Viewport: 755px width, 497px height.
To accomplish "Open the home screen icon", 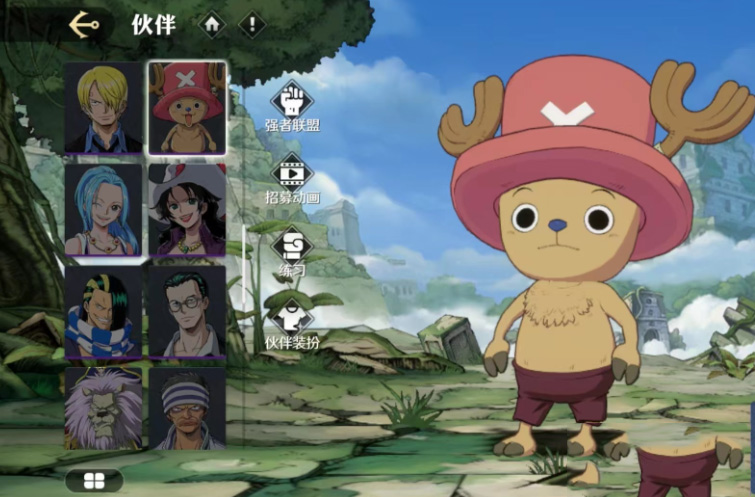I will pyautogui.click(x=212, y=24).
